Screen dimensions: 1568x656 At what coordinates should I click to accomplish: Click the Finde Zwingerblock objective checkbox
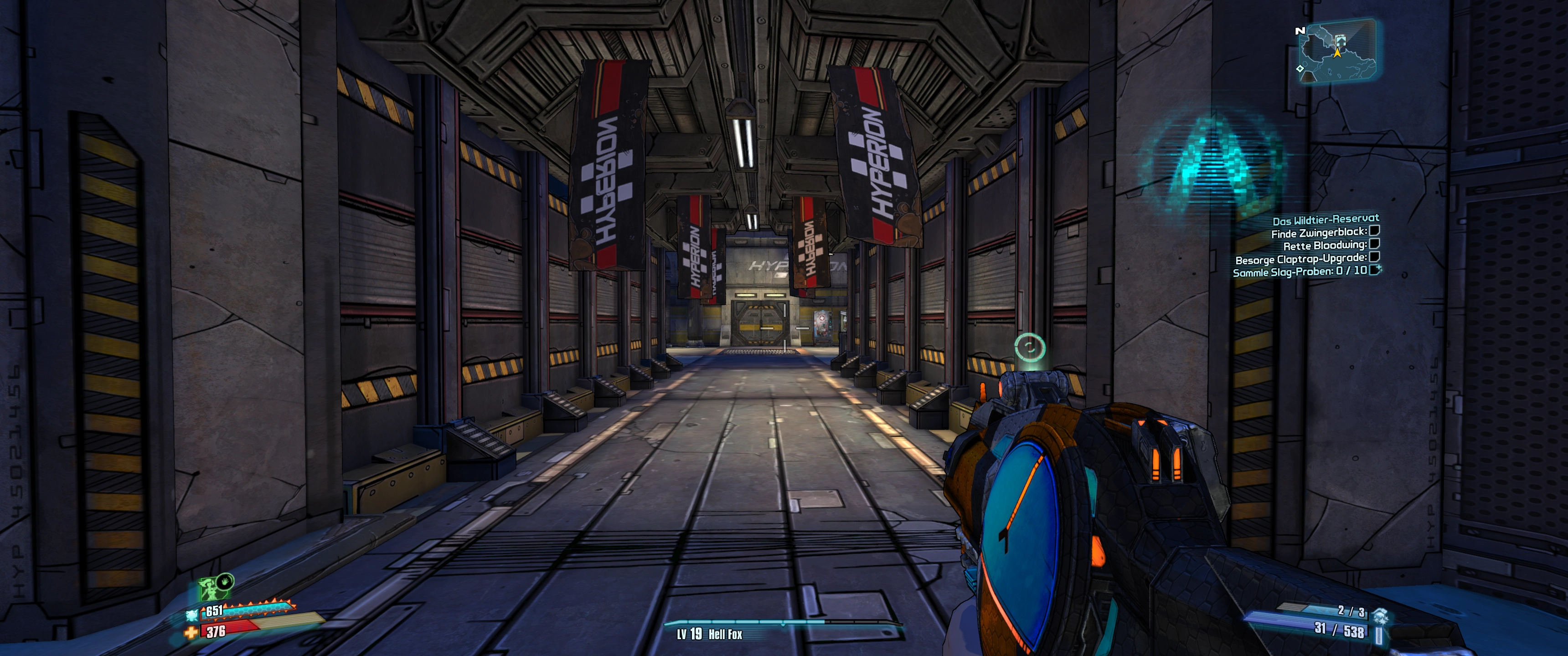1374,231
